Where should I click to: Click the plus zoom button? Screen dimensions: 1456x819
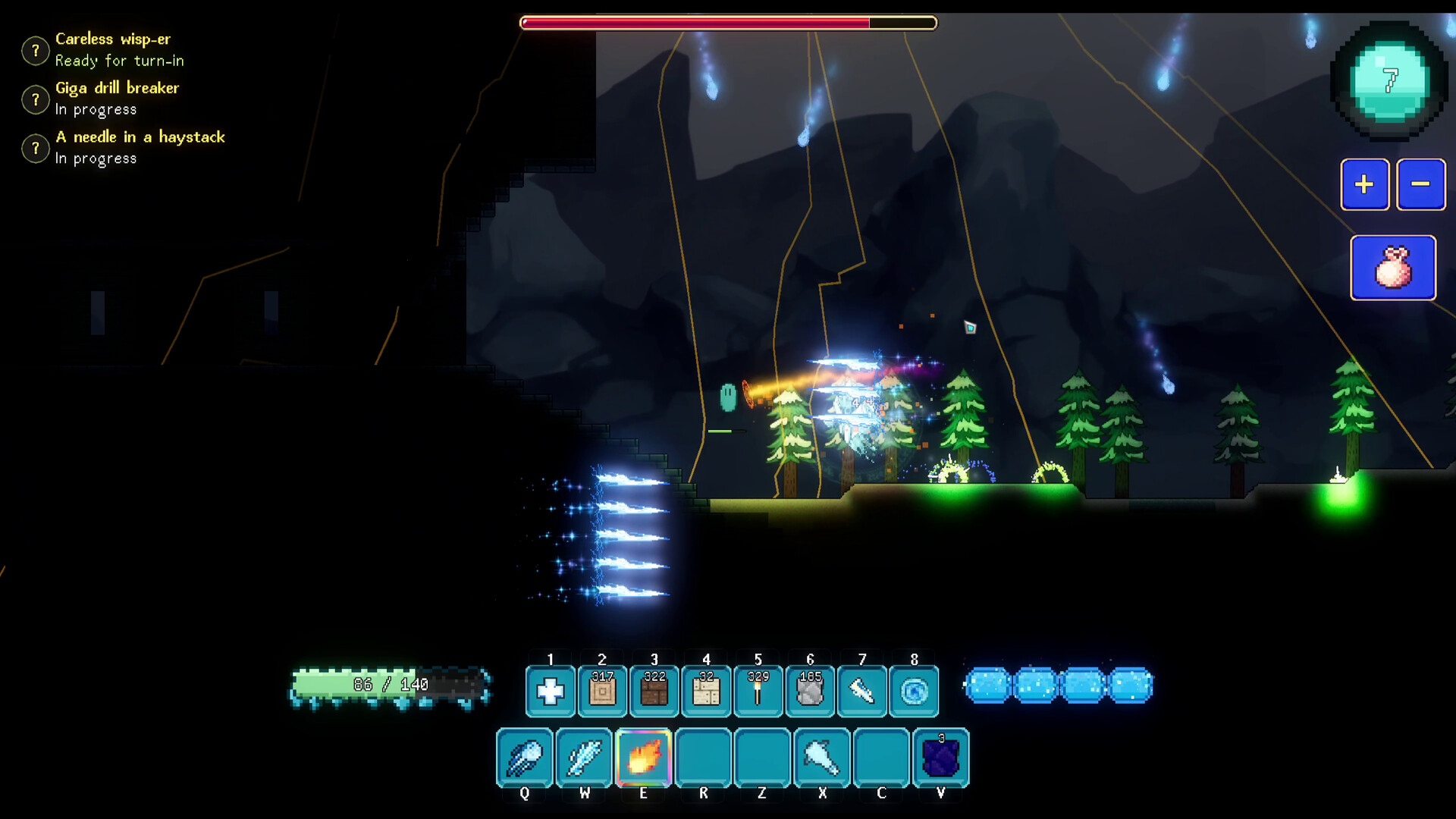(1364, 184)
